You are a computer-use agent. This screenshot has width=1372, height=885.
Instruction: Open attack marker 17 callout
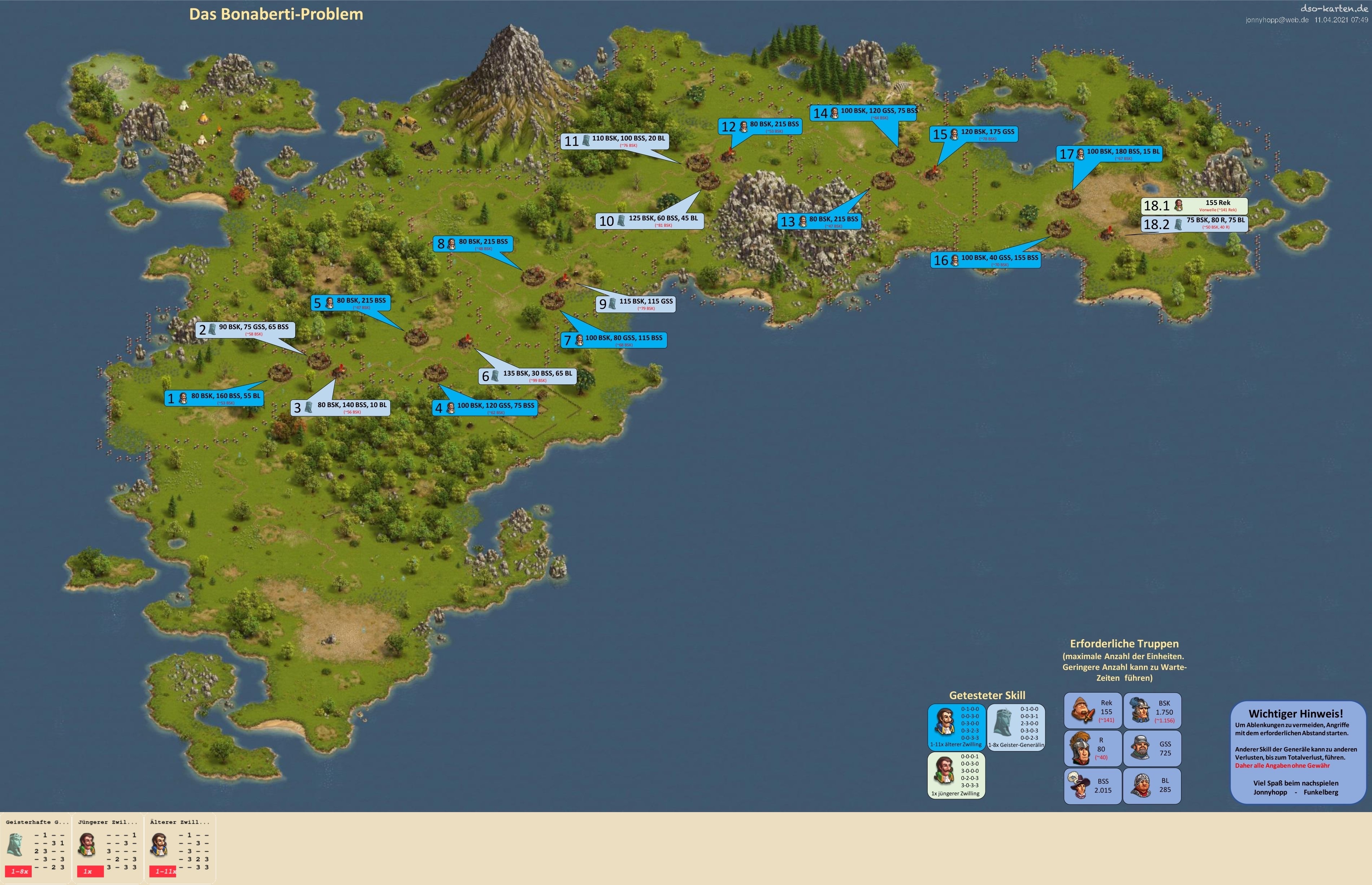1109,154
